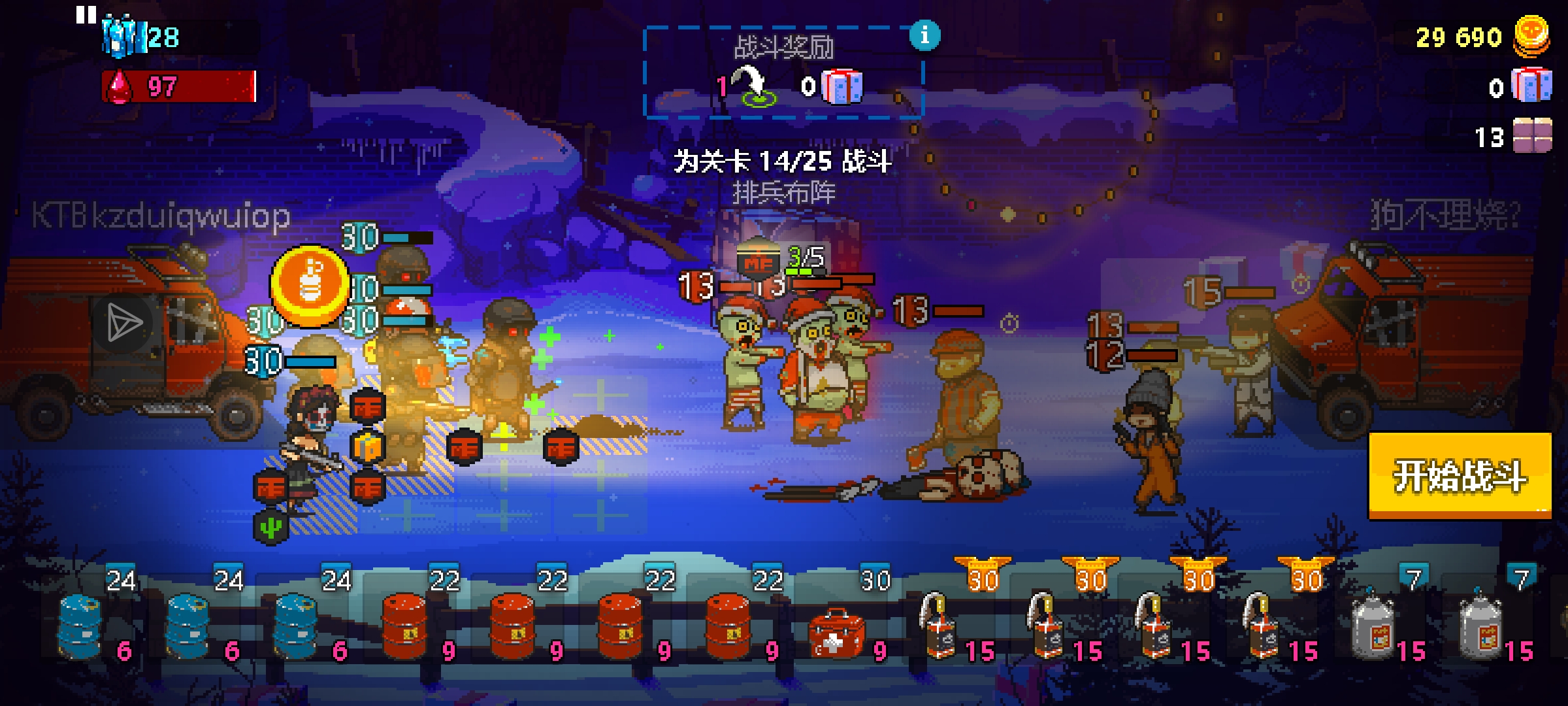The image size is (1568, 706).
Task: Pause the game
Action: click(x=86, y=14)
